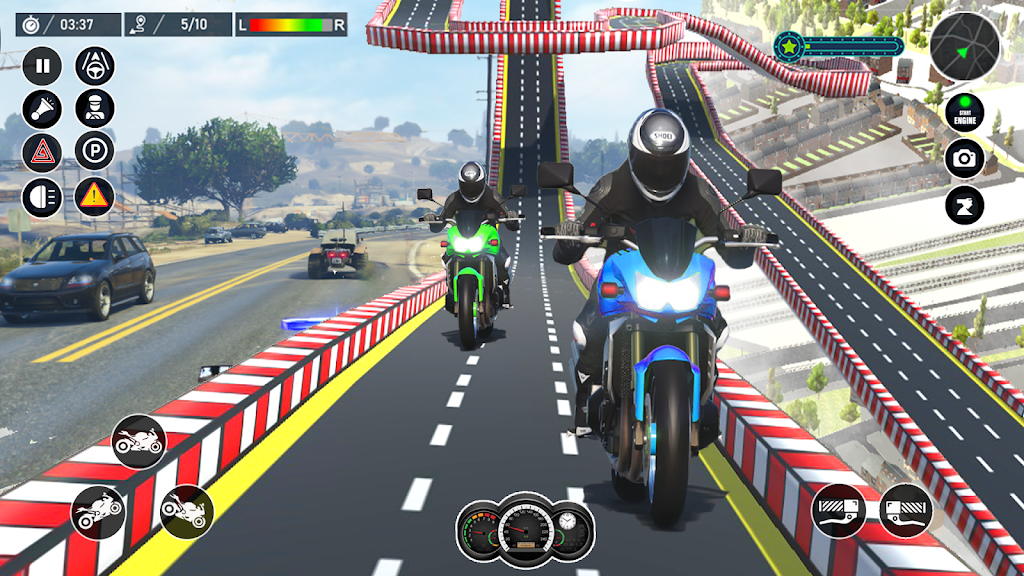Open the circular minimap
This screenshot has height=576, width=1024.
(965, 48)
